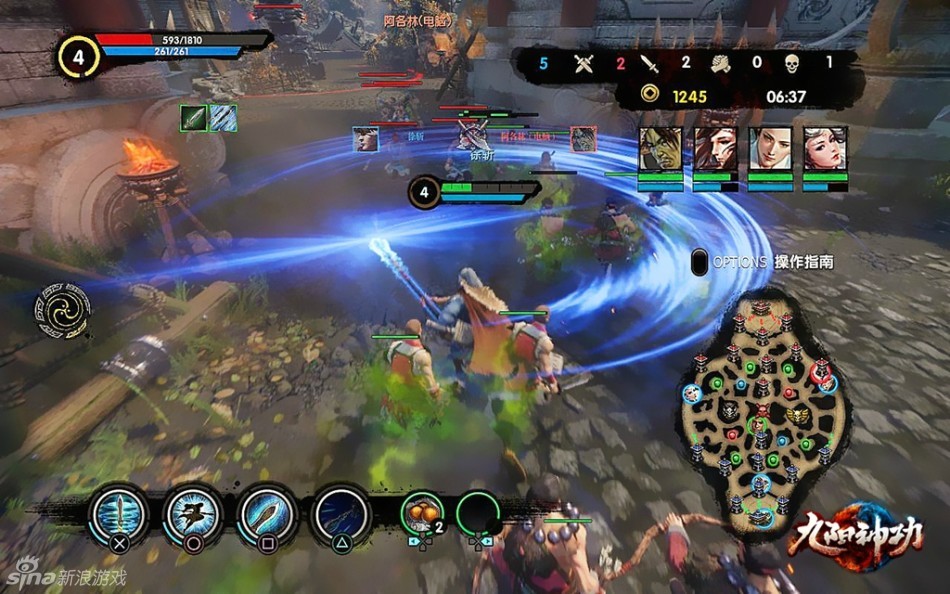Screen dimensions: 950x594
Task: Trigger the spear thrust skill
Action: (269, 517)
